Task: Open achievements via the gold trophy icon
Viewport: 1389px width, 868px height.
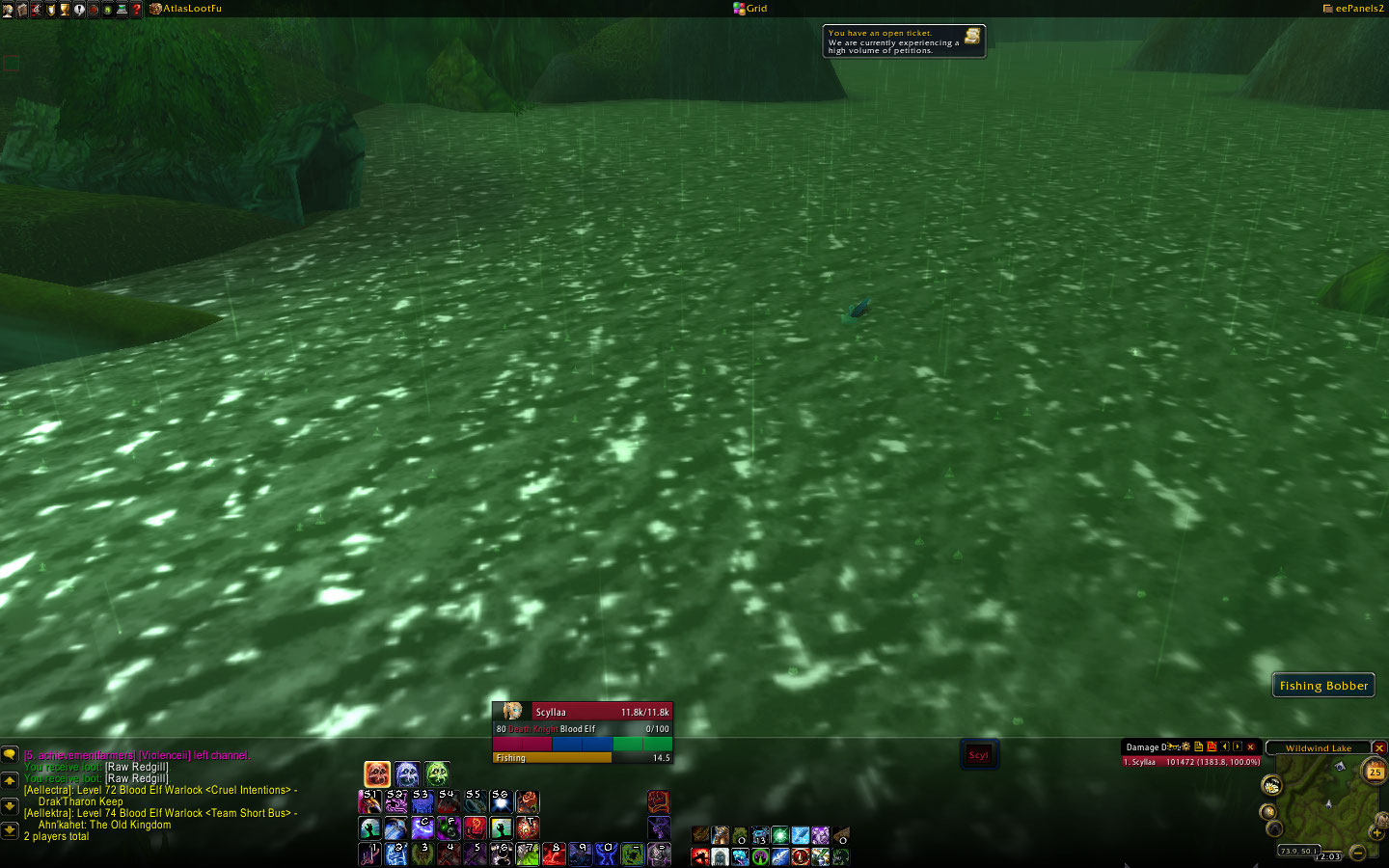Action: (x=65, y=10)
